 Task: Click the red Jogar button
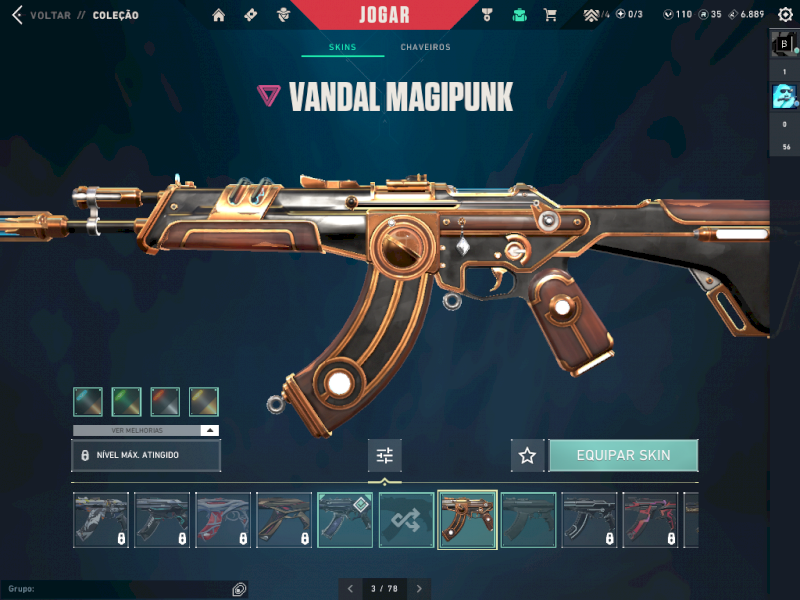click(384, 15)
